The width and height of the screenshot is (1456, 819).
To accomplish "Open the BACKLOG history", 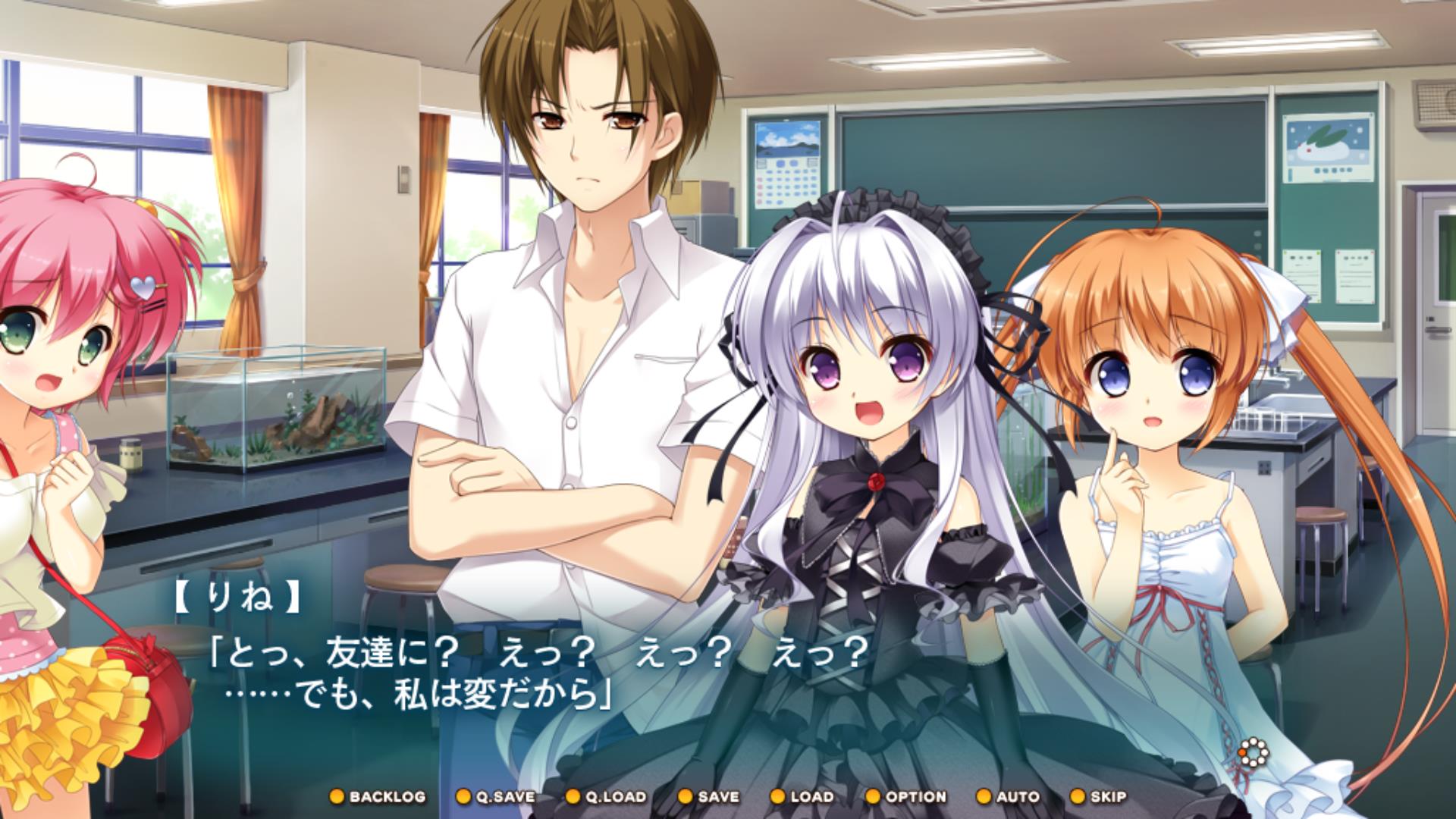I will coord(378,797).
